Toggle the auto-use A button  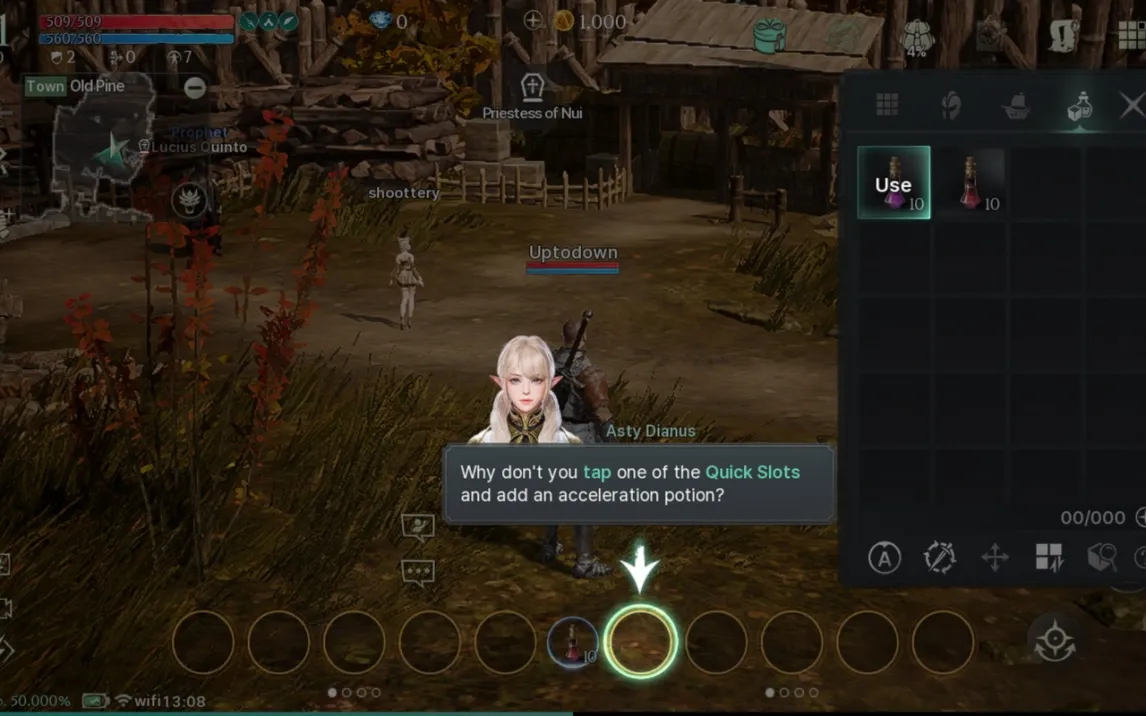[x=884, y=558]
